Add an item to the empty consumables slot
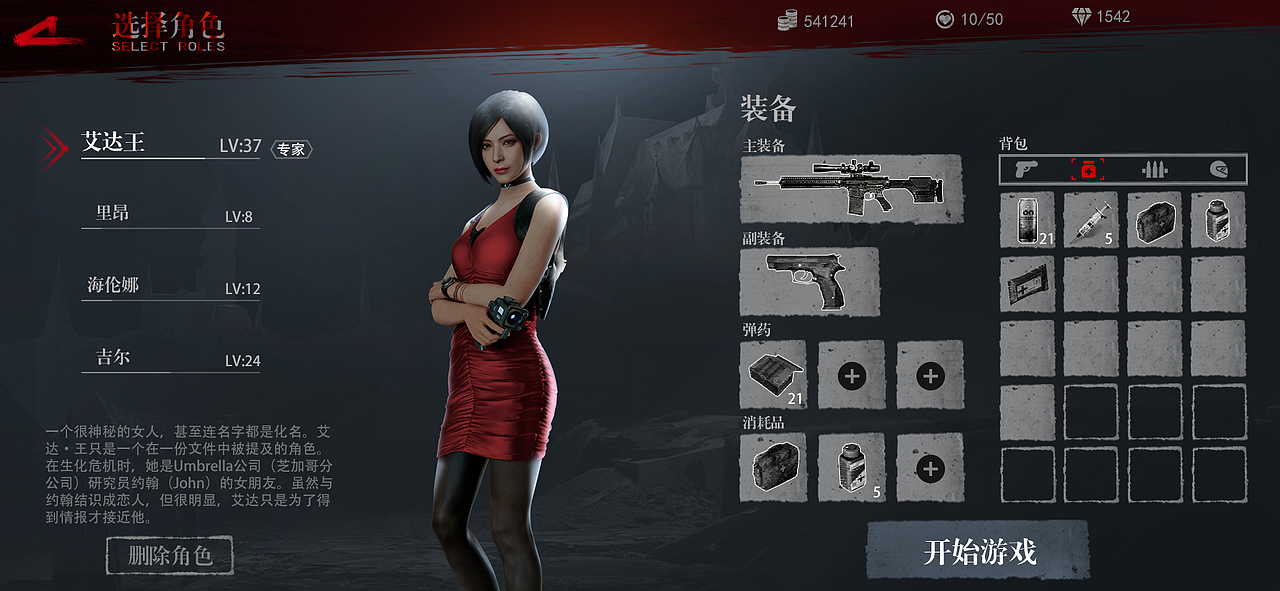 (x=930, y=467)
